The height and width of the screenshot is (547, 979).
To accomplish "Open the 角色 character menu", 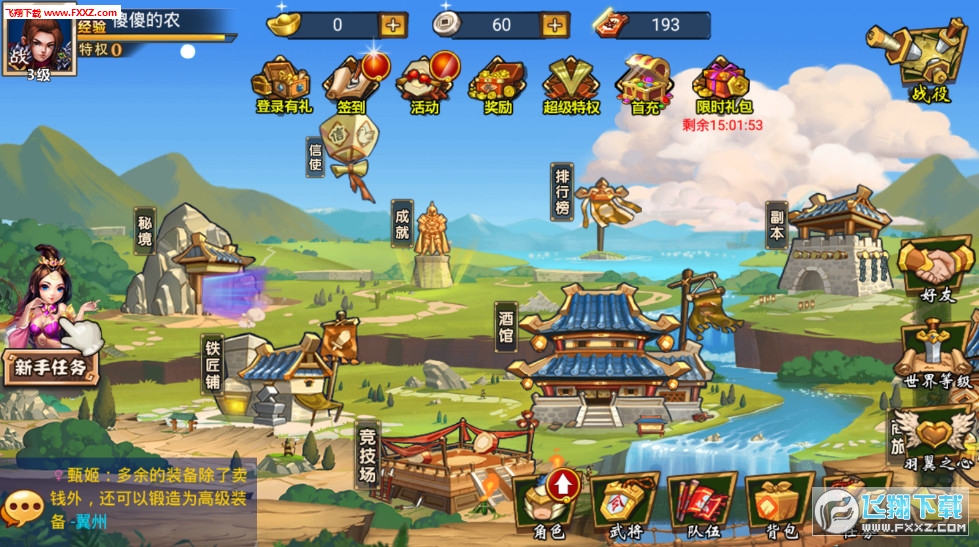I will tap(548, 504).
